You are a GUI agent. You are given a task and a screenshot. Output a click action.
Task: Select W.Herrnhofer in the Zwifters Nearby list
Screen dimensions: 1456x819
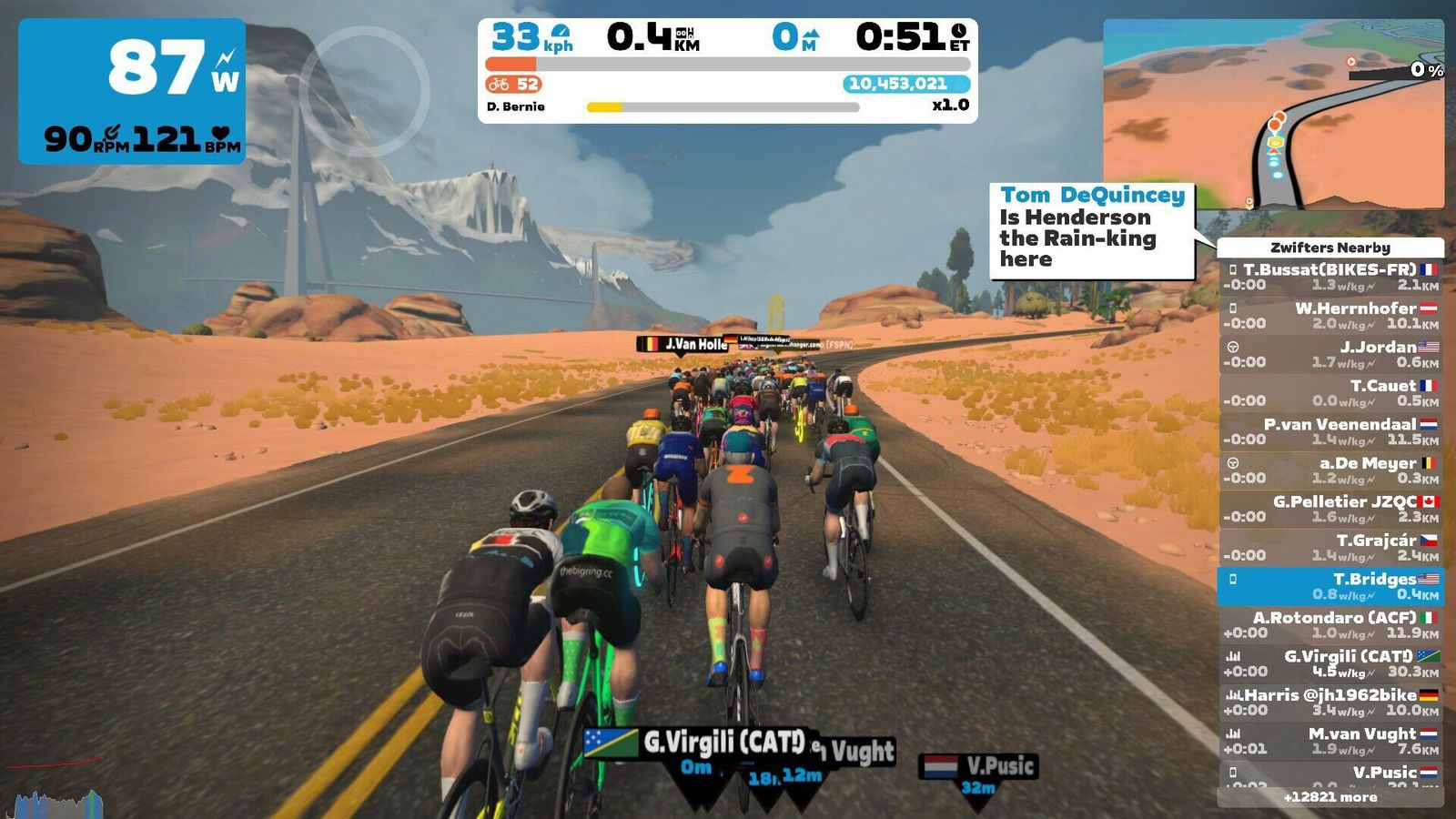click(x=1330, y=315)
